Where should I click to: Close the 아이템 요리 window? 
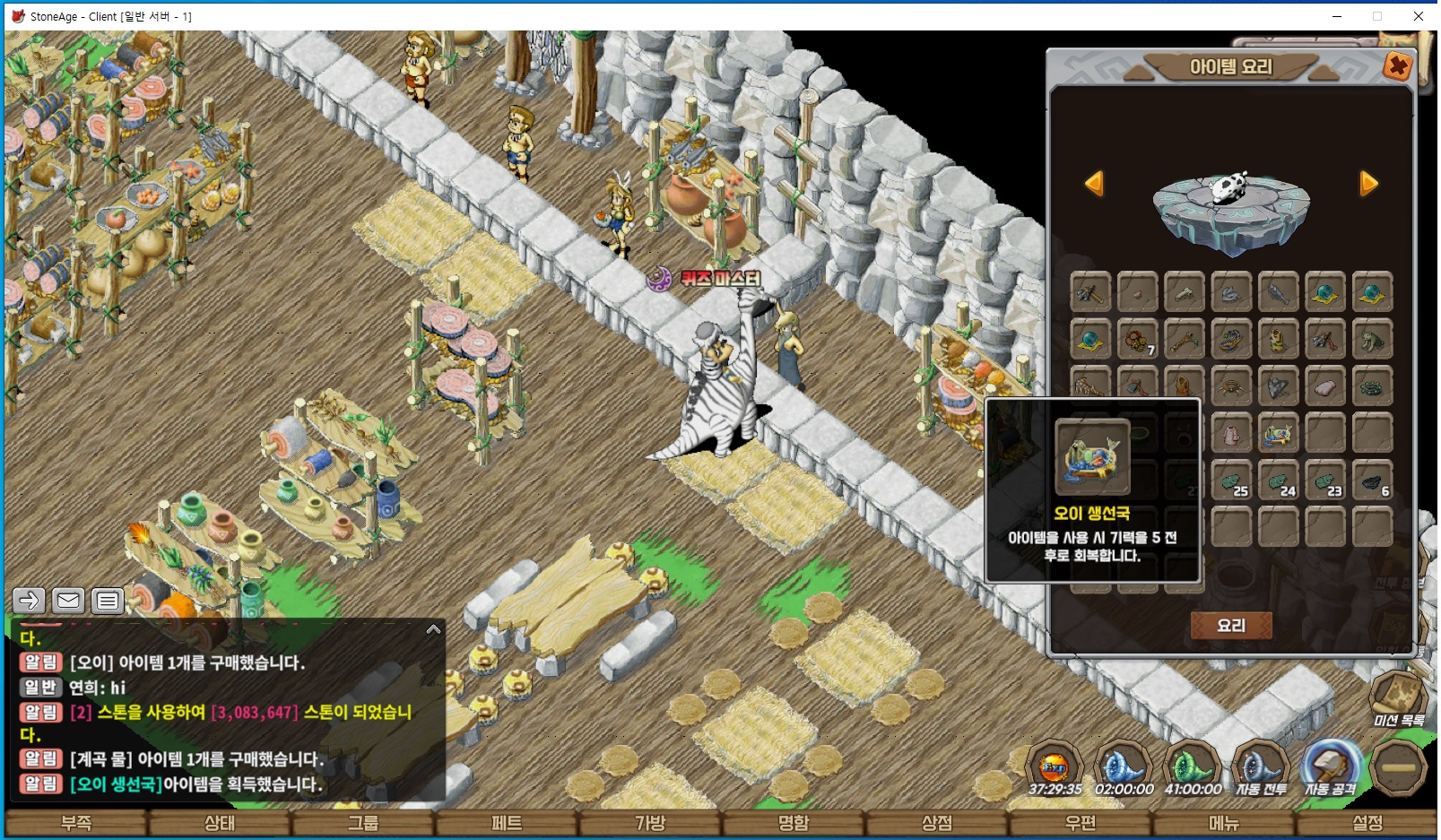click(1397, 66)
